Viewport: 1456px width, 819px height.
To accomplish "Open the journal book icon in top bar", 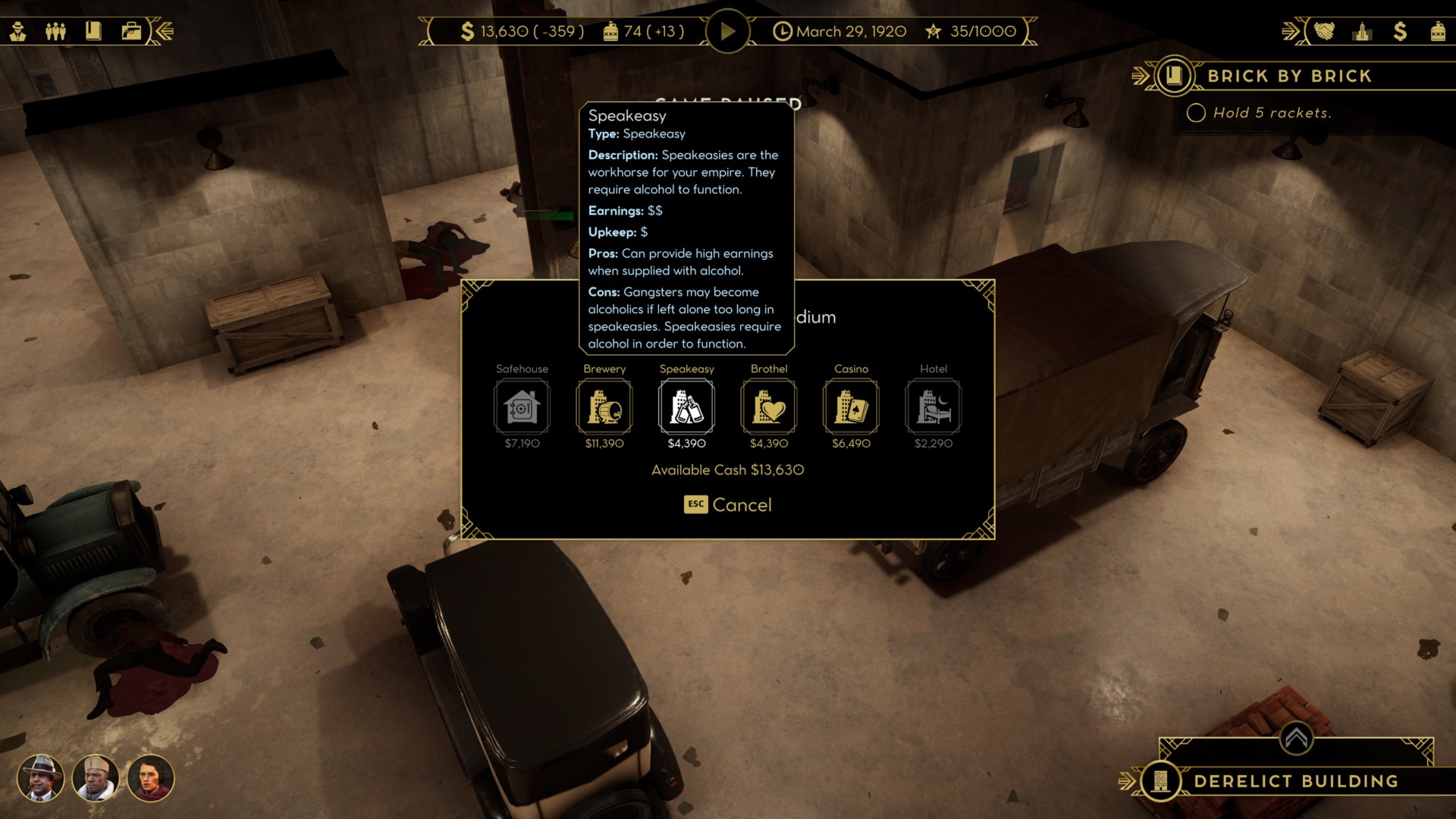I will (93, 31).
